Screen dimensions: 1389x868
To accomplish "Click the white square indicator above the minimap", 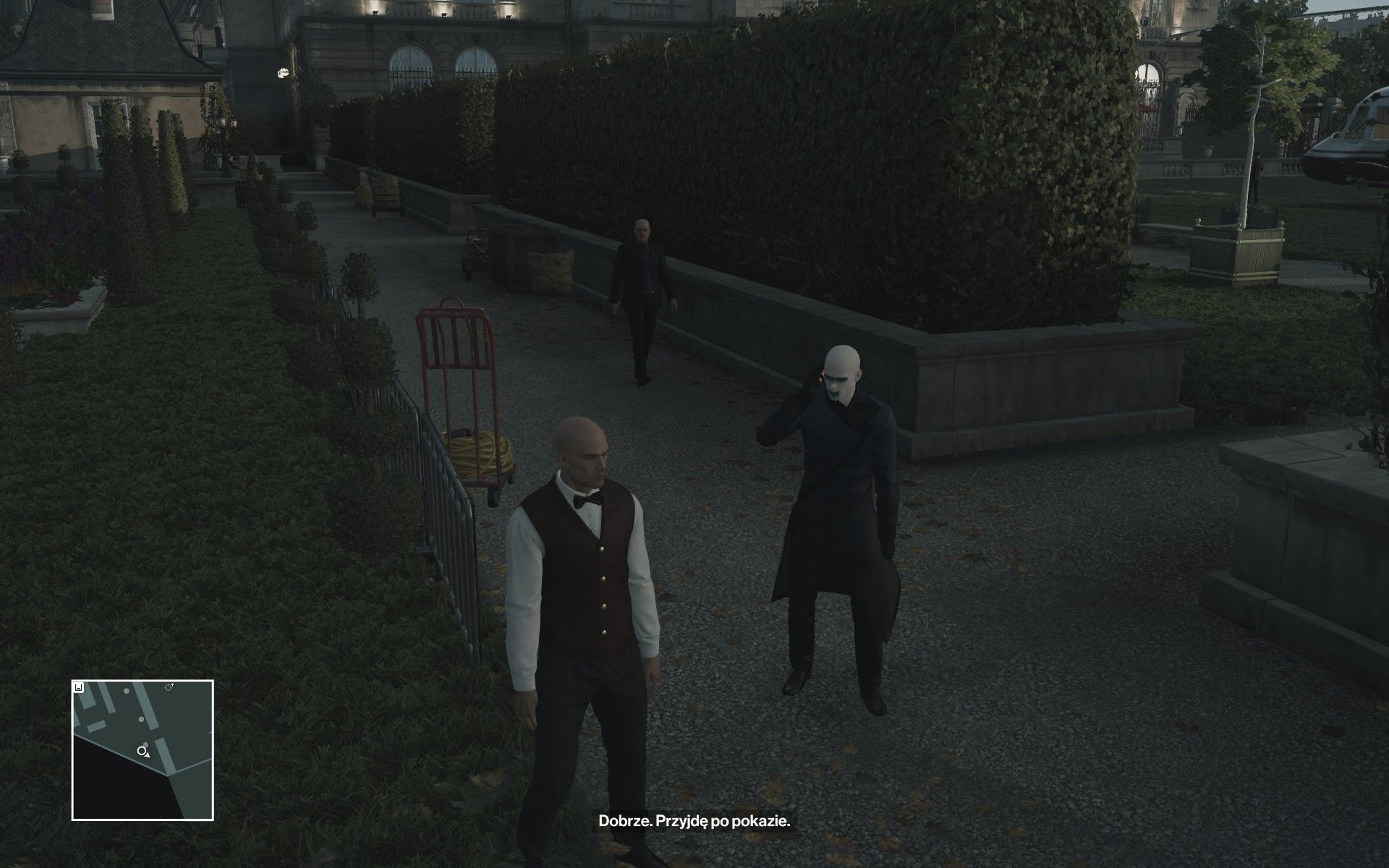I will [78, 687].
